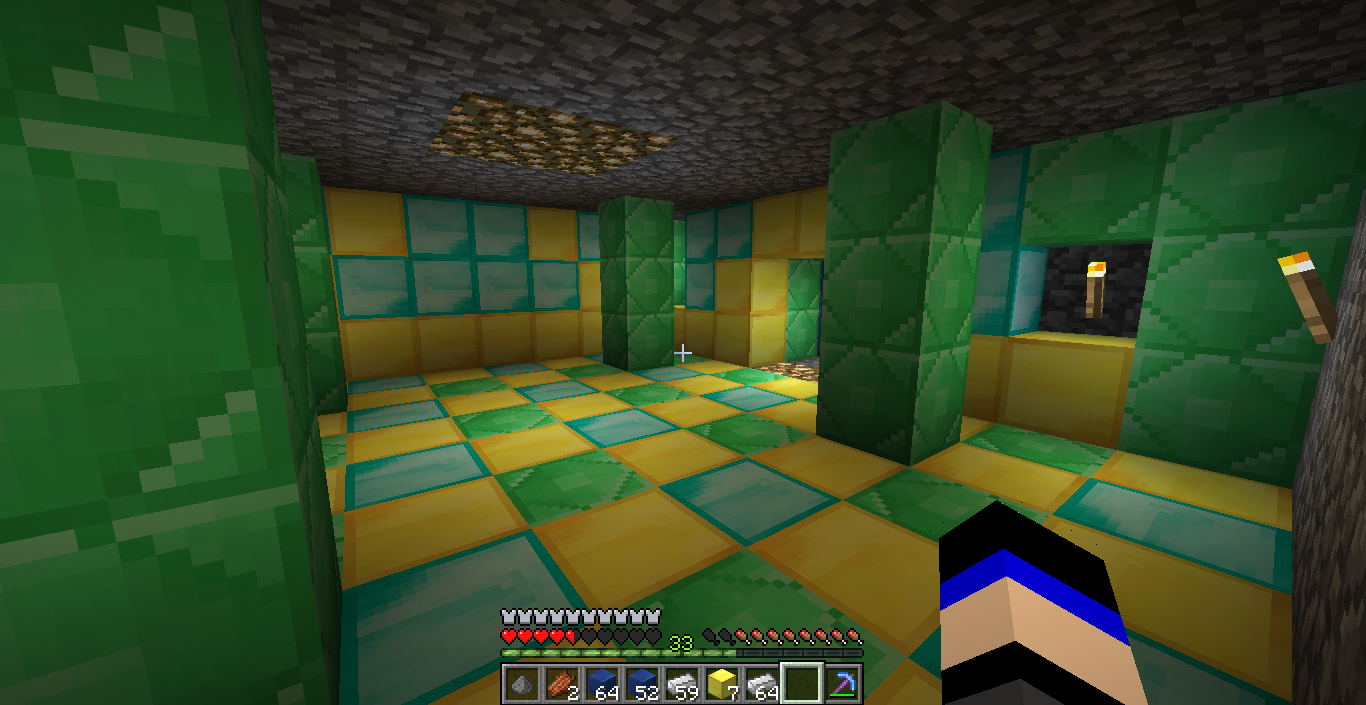
Task: Pick the gold block stack of 7
Action: click(x=721, y=685)
